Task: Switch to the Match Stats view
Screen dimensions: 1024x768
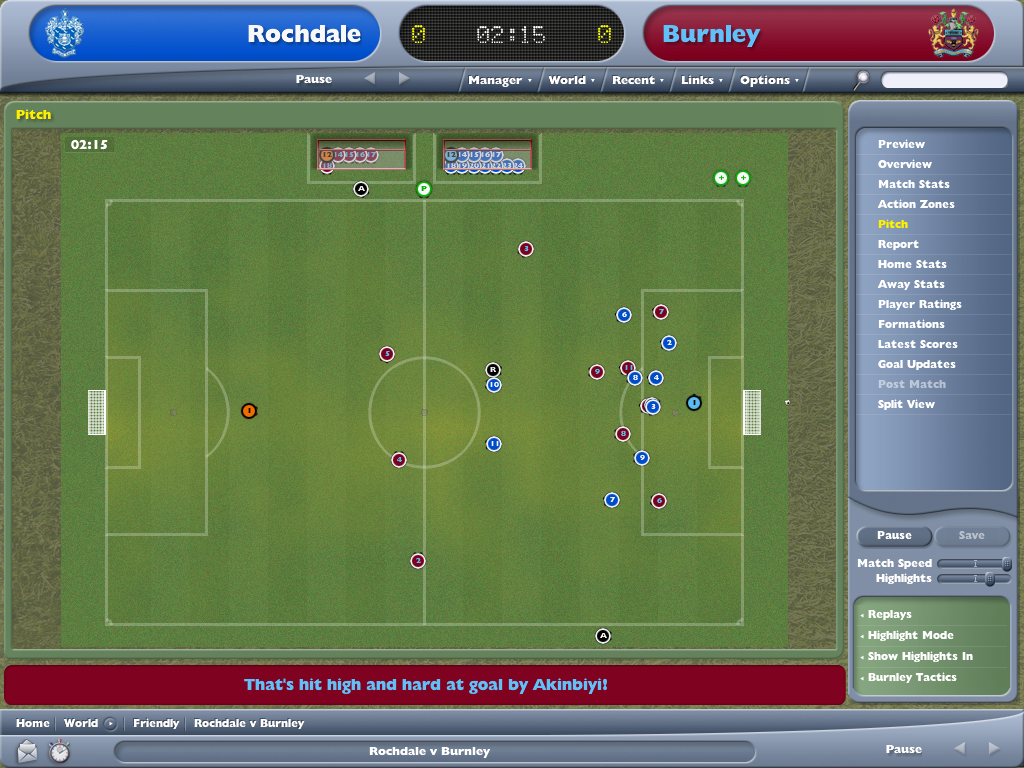Action: [913, 184]
